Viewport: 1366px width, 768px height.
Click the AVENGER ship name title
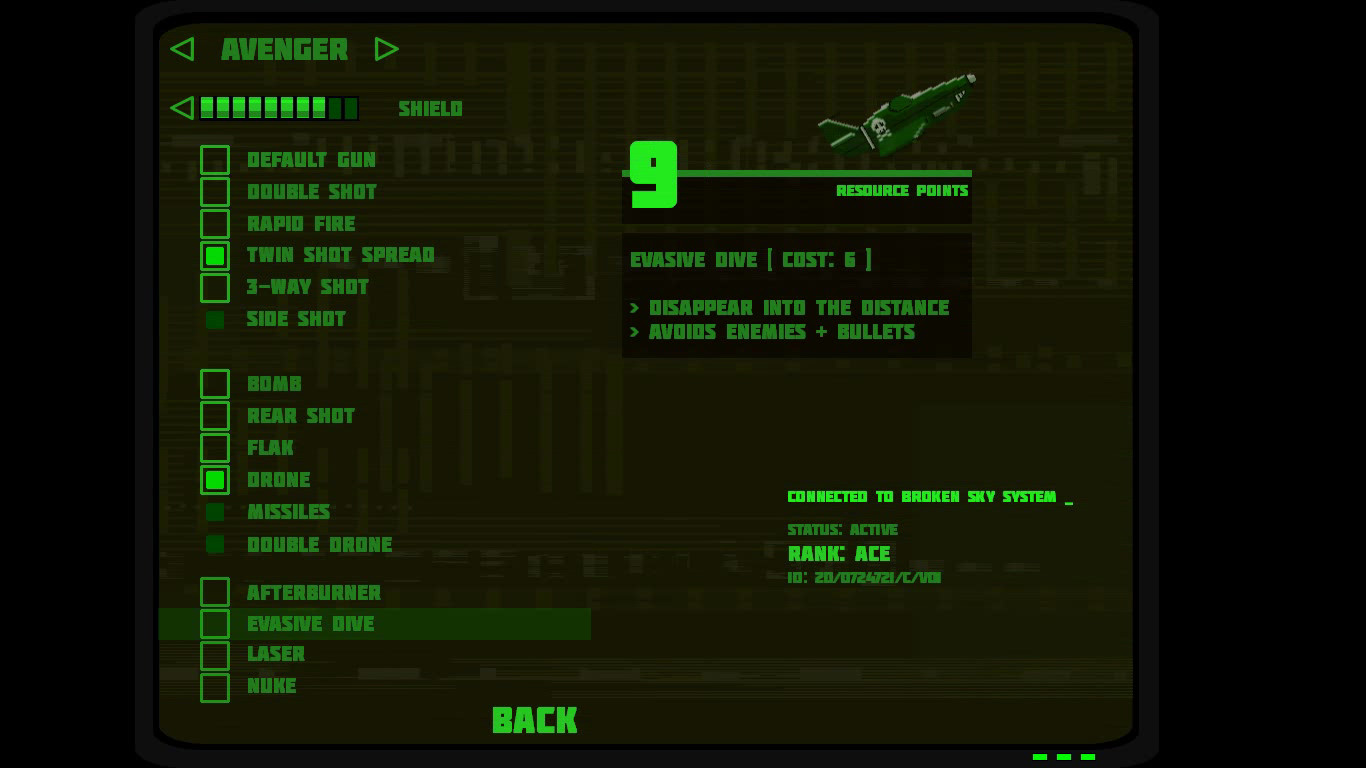pyautogui.click(x=284, y=50)
